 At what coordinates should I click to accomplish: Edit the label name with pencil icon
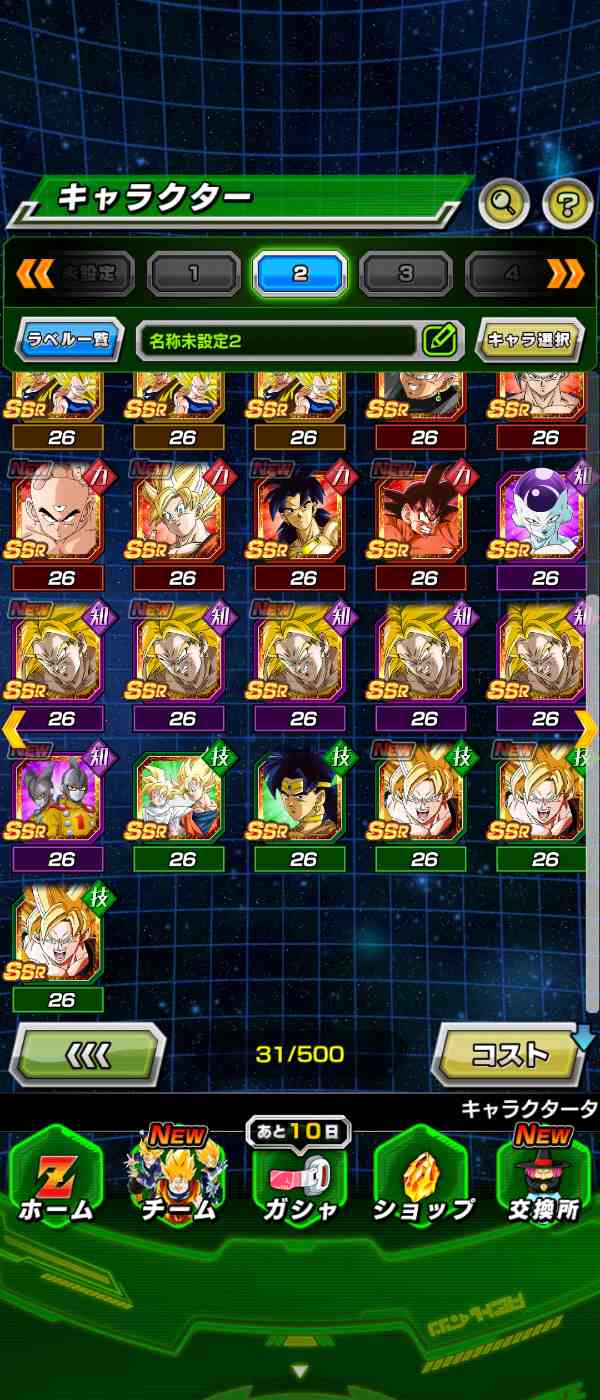coord(439,340)
